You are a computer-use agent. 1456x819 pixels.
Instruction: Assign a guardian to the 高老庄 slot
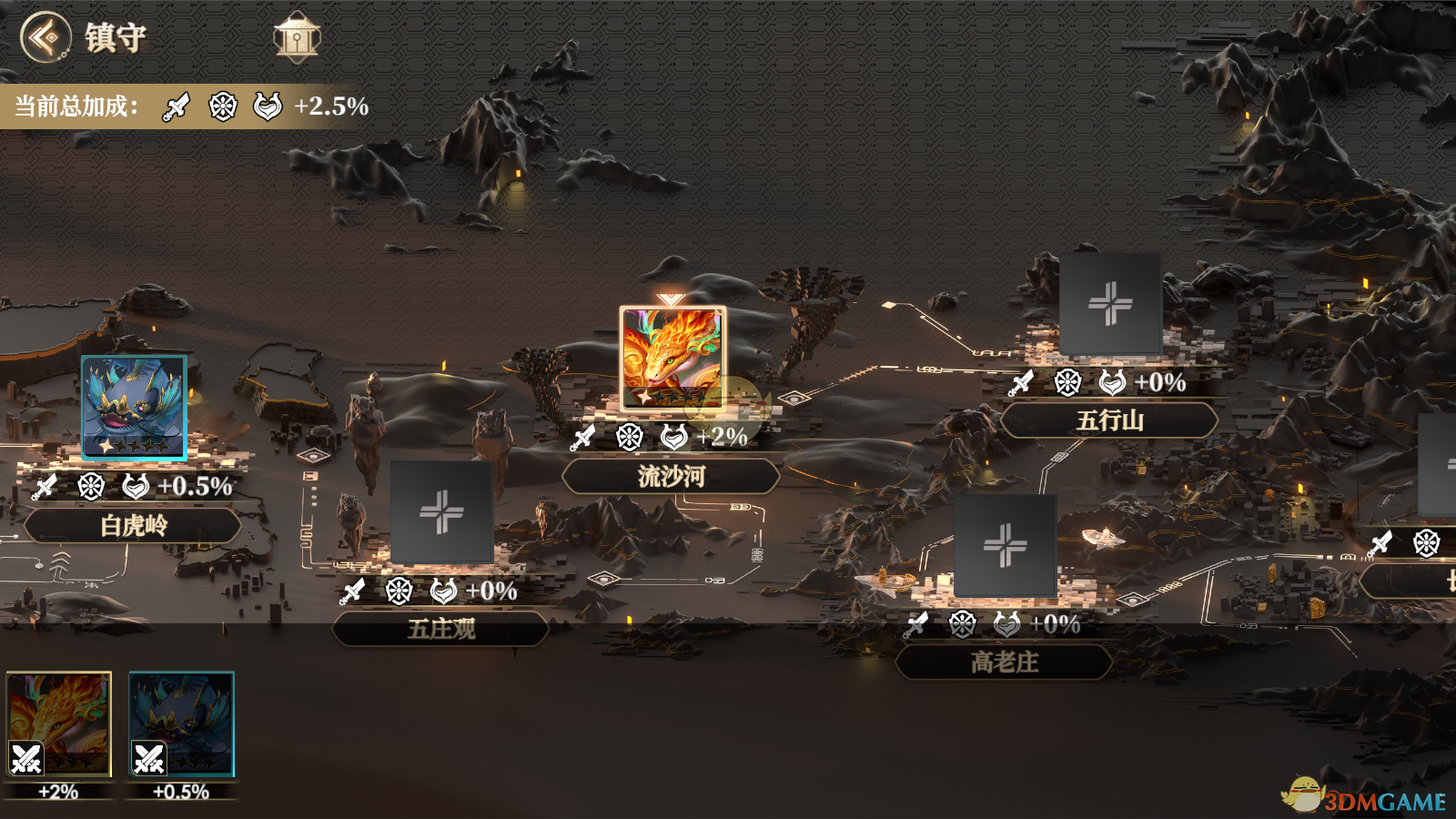click(x=1005, y=545)
